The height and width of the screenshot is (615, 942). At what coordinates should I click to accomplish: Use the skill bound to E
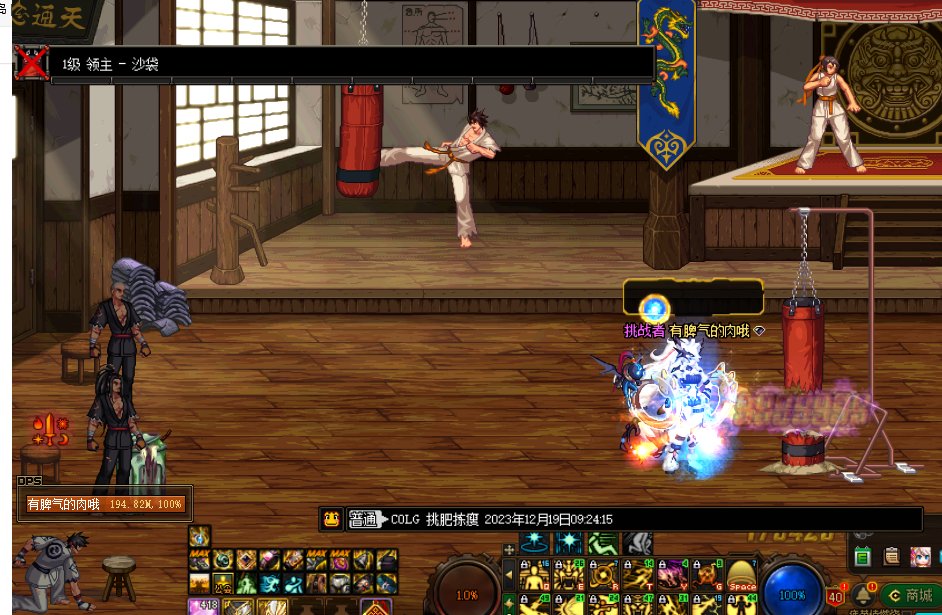point(569,575)
